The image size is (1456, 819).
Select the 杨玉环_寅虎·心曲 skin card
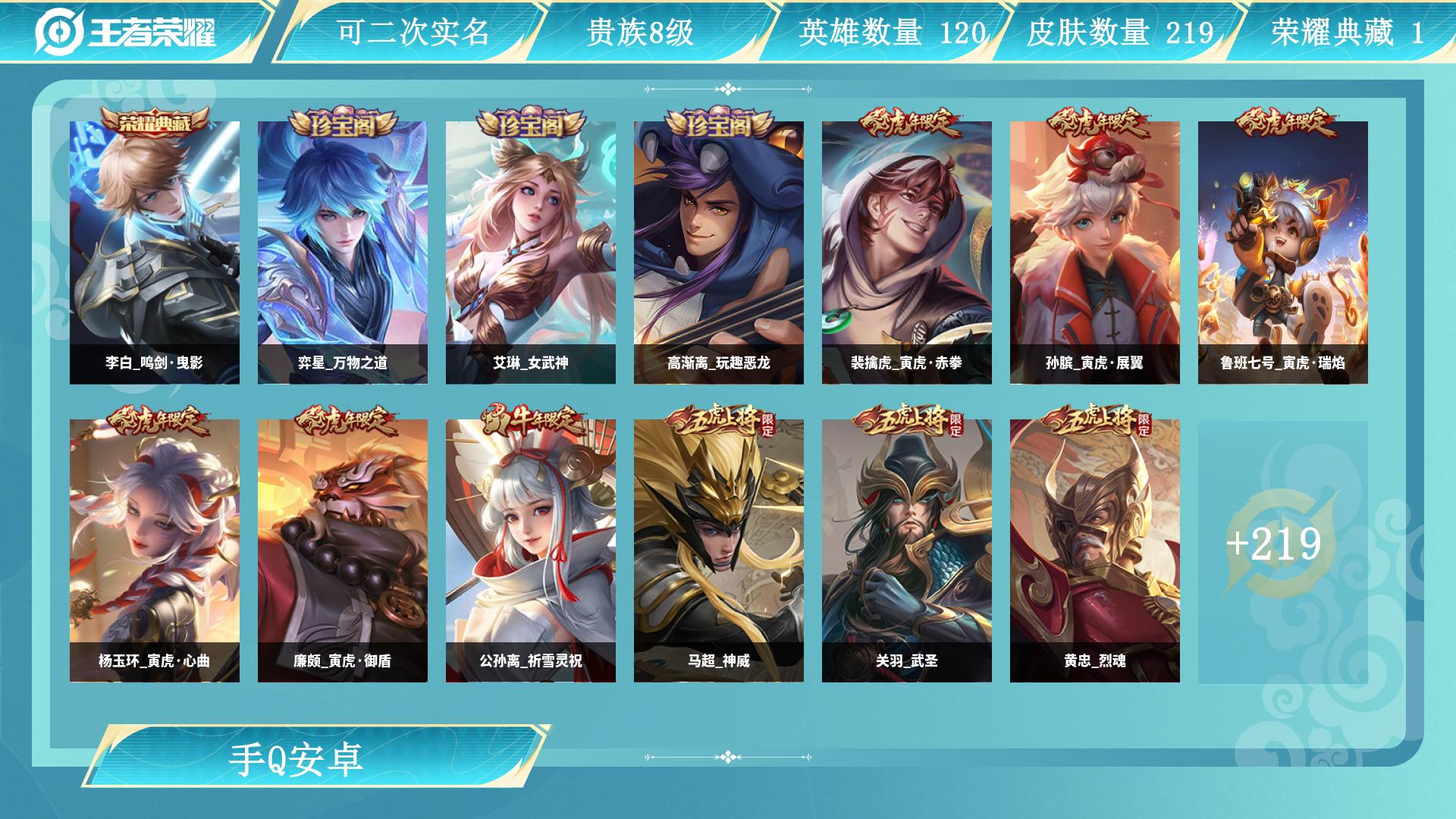coord(155,551)
